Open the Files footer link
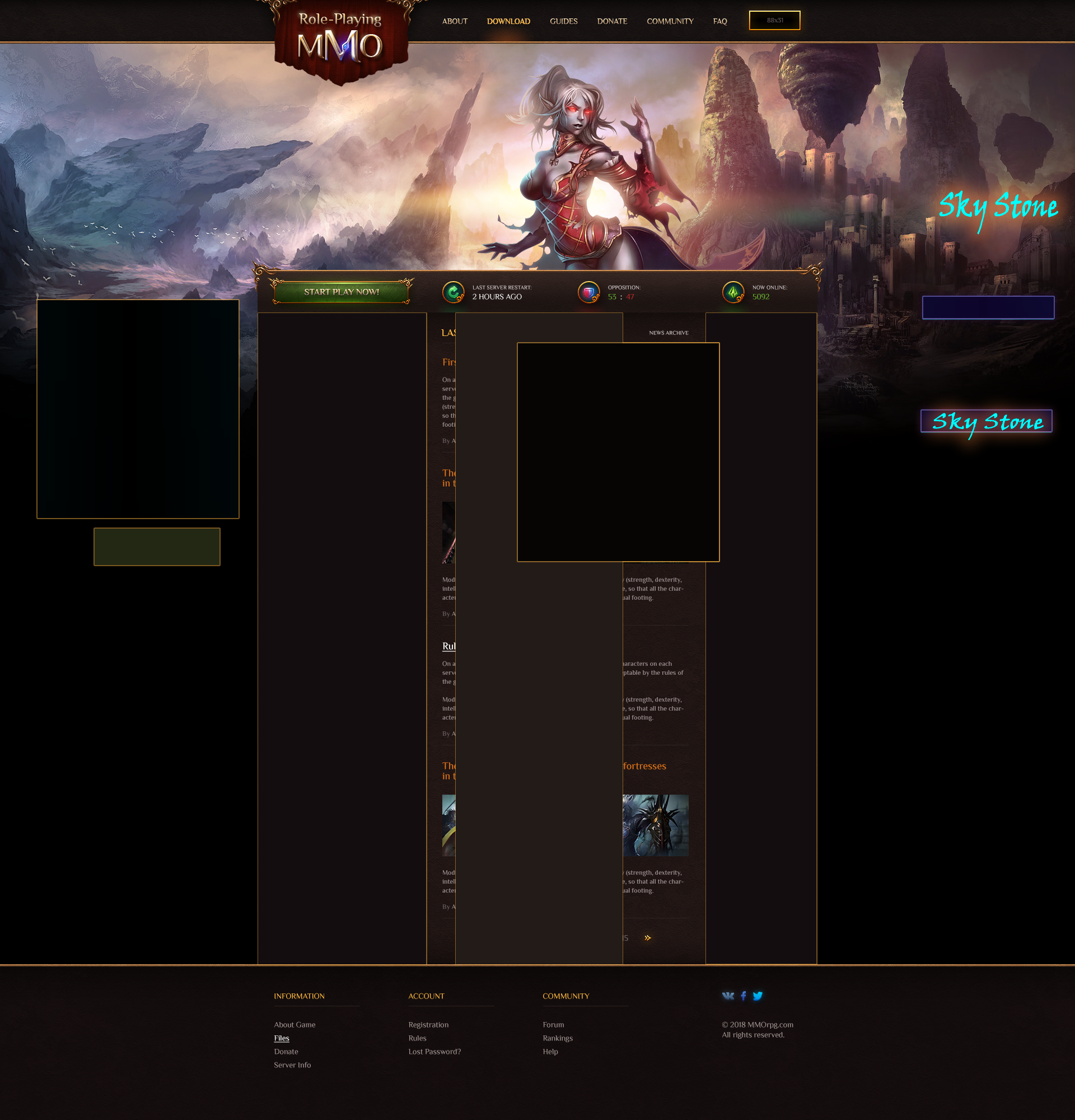This screenshot has width=1075, height=1120. 282,1038
